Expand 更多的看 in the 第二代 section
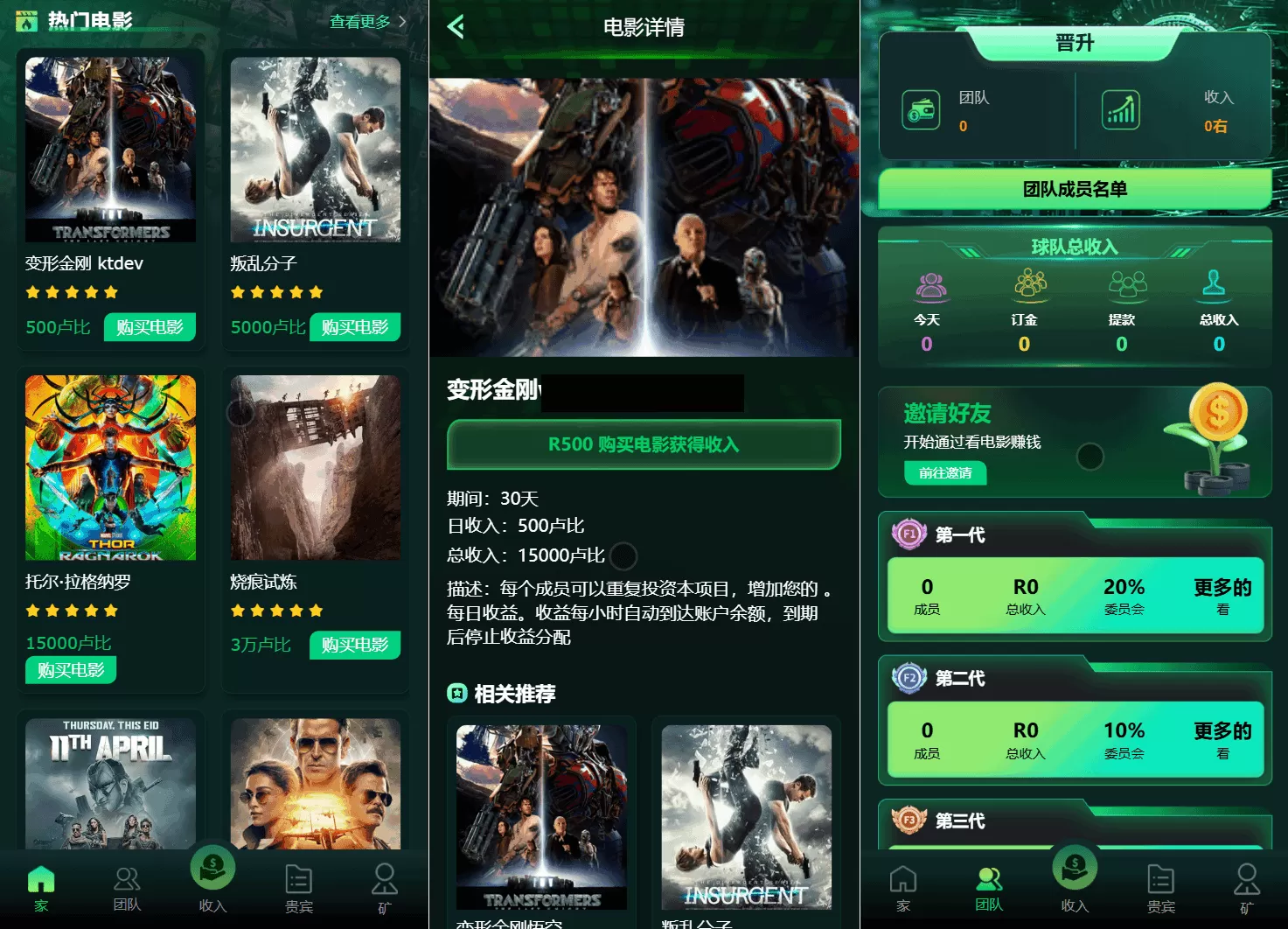The height and width of the screenshot is (929, 1288). 1222,740
